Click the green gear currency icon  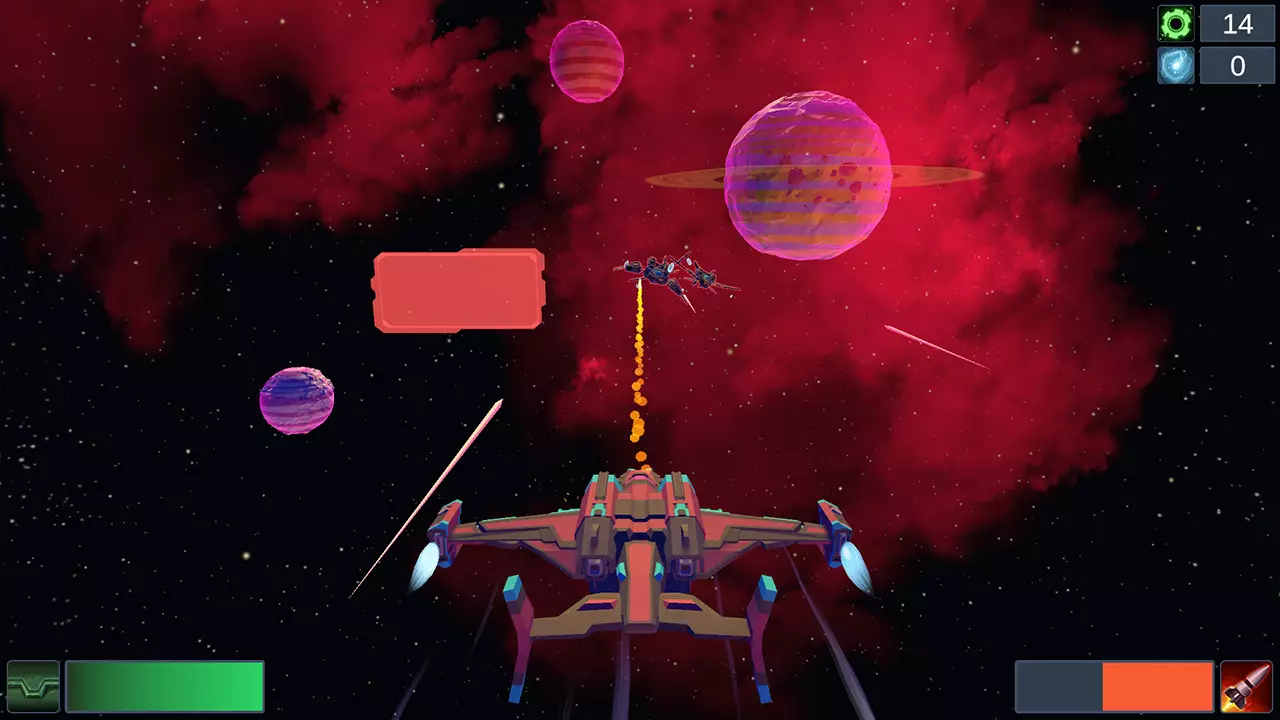tap(1176, 23)
